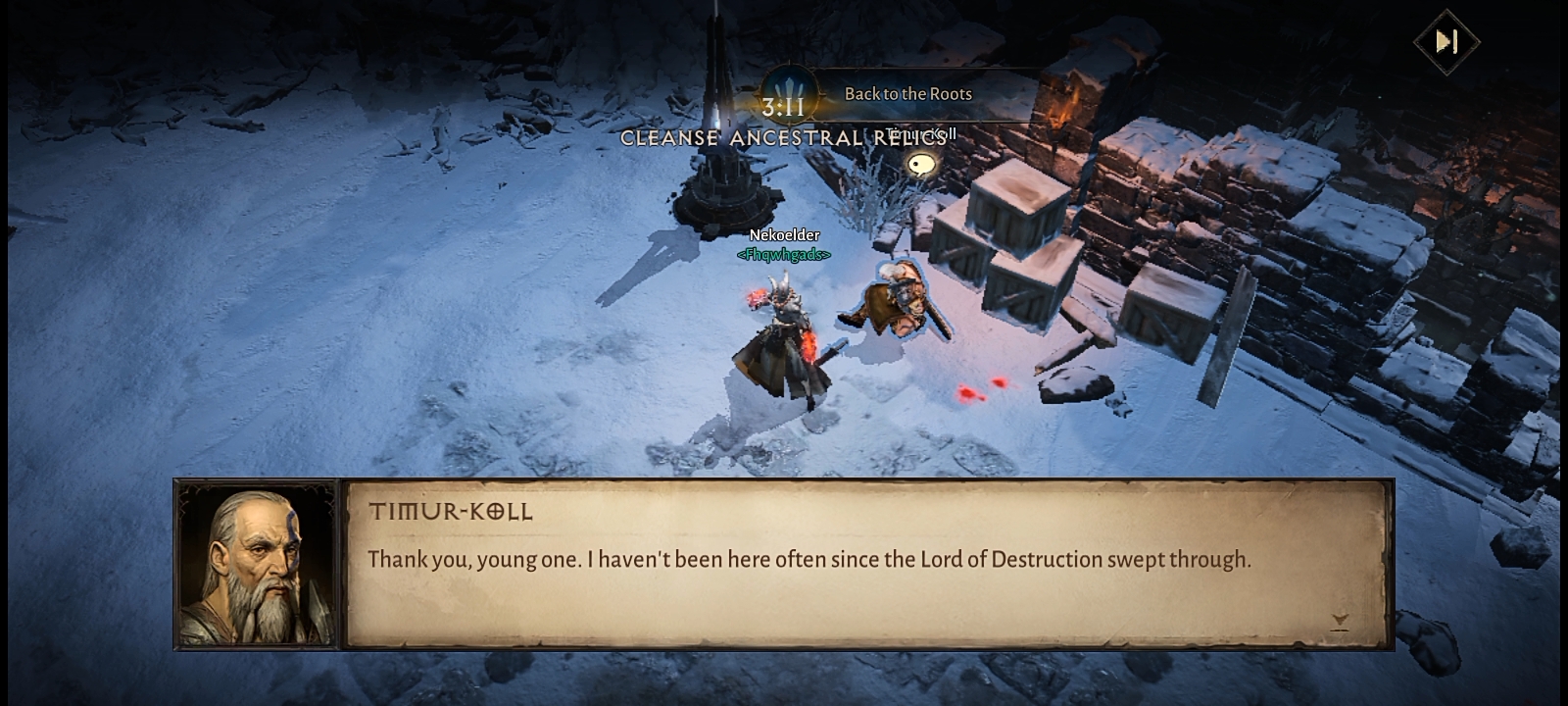1568x706 pixels.
Task: Tap the speech bubble above Timur-Koll
Action: [920, 165]
